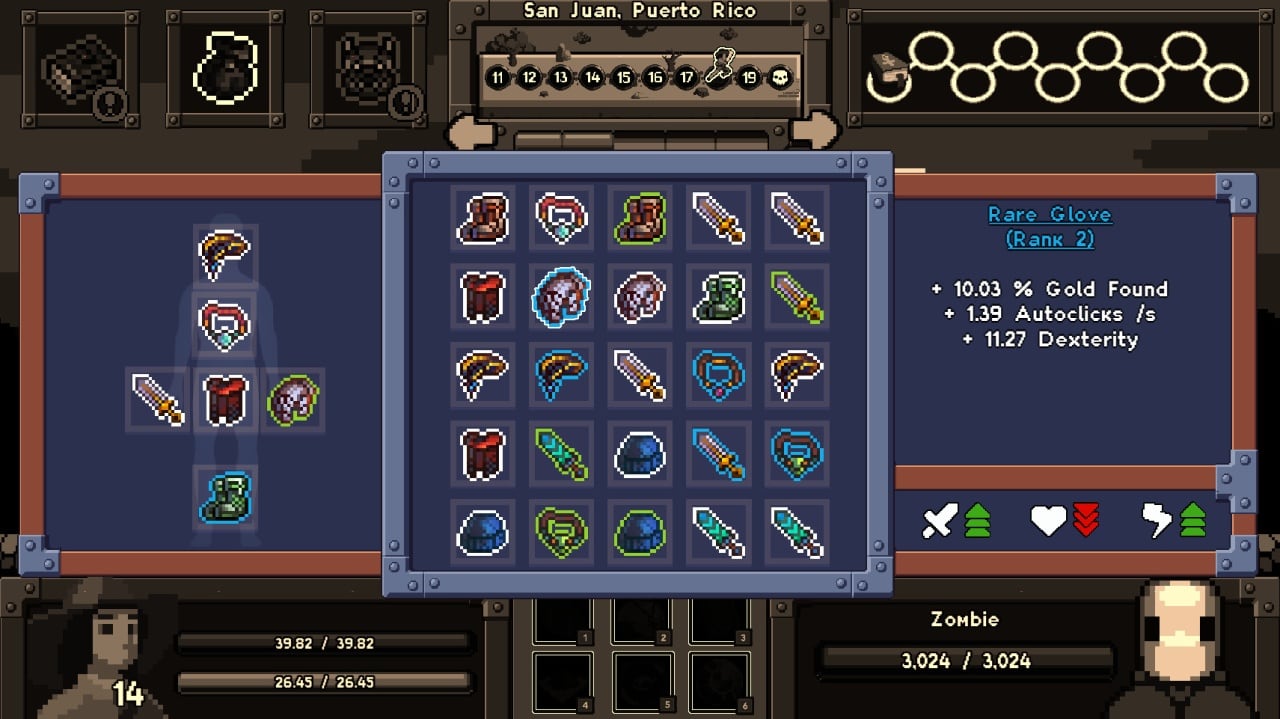Select the skull boss stage marker
This screenshot has width=1280, height=719.
(779, 77)
